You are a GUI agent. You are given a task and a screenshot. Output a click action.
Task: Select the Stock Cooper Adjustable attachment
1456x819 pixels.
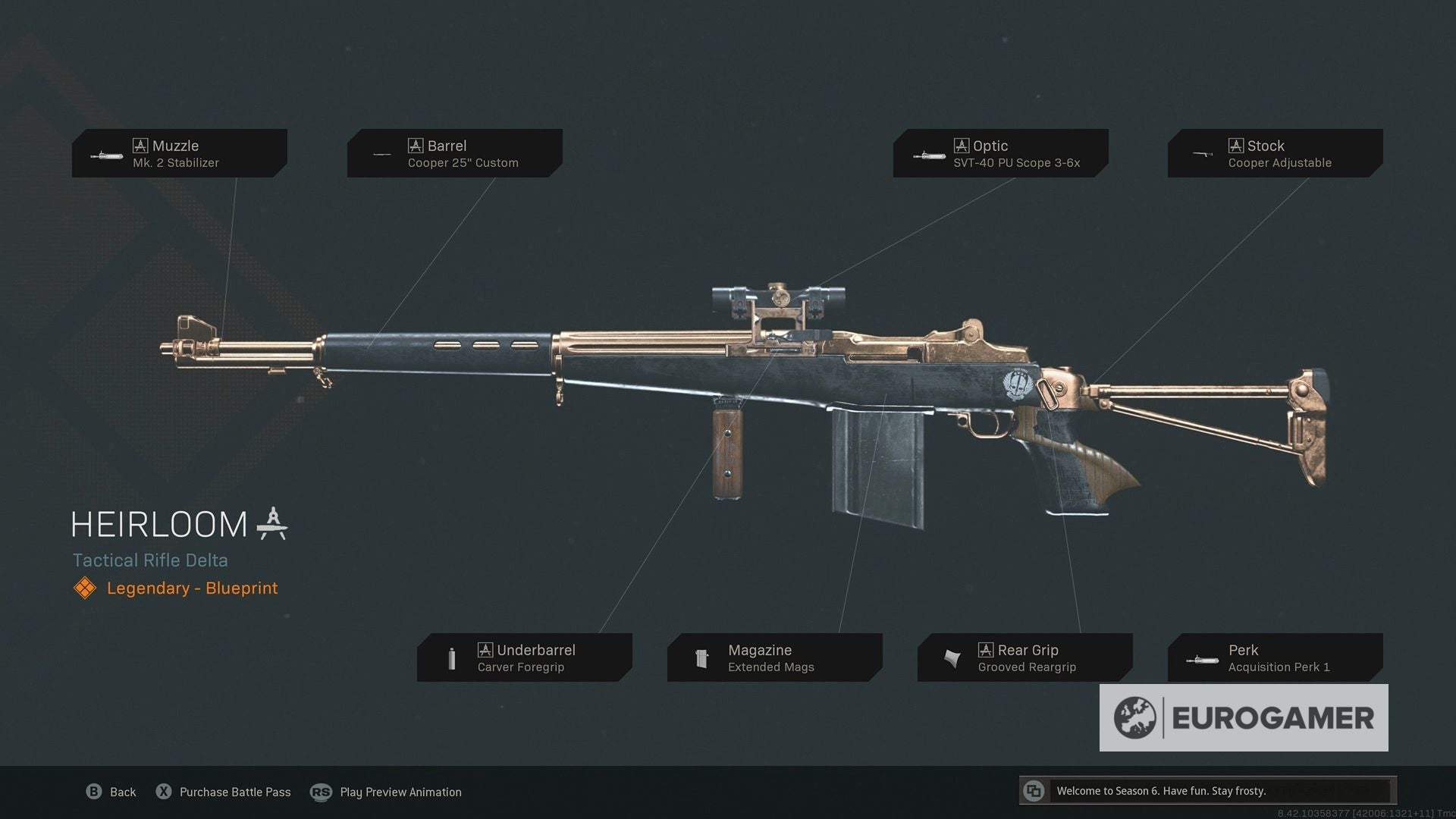pos(1275,153)
